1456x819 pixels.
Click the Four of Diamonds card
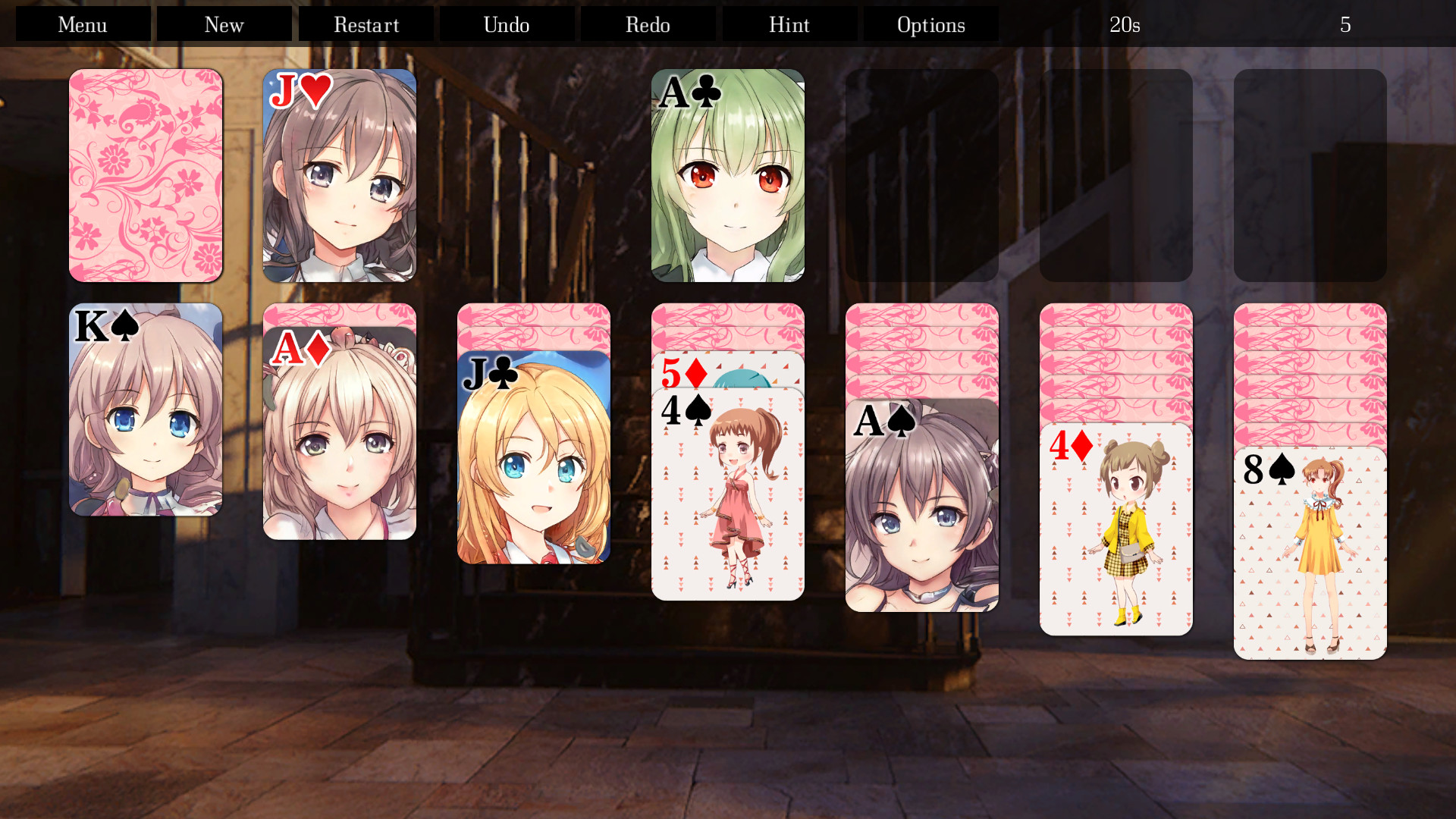(1116, 531)
